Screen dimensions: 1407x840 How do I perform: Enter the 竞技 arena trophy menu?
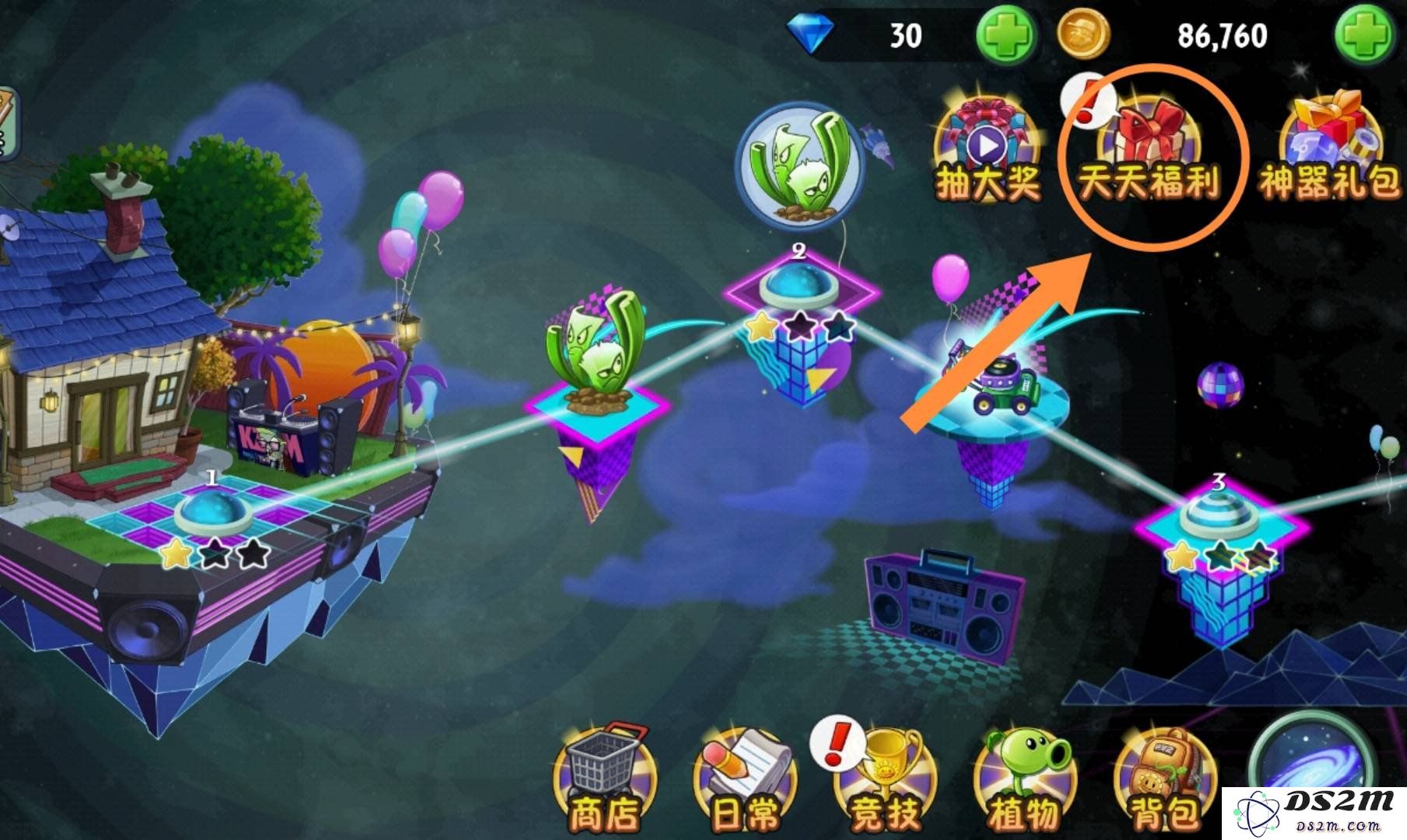[883, 779]
